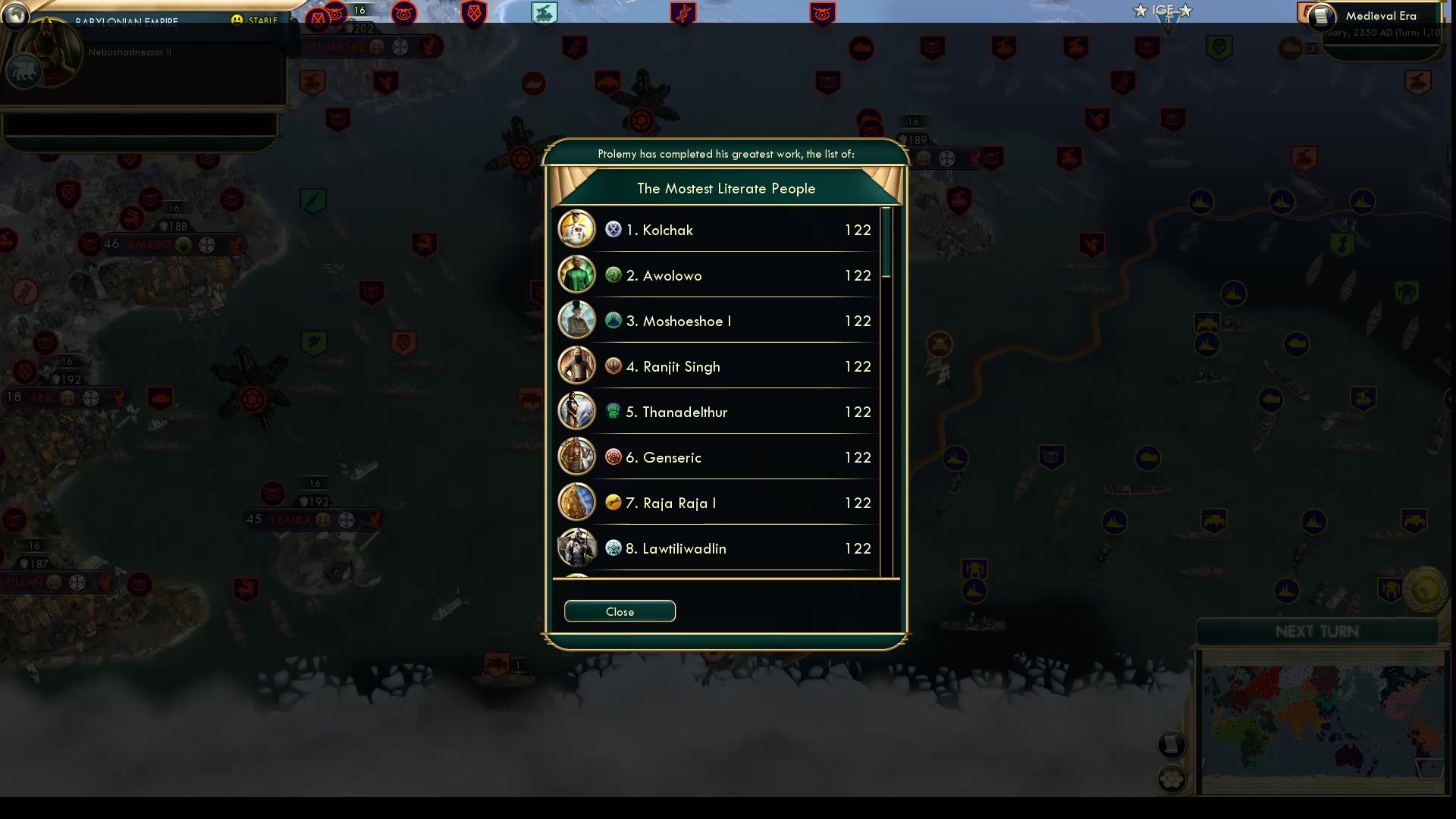This screenshot has height=819, width=1456.
Task: Click Genseric's faith symbol in the rankings
Action: [613, 457]
